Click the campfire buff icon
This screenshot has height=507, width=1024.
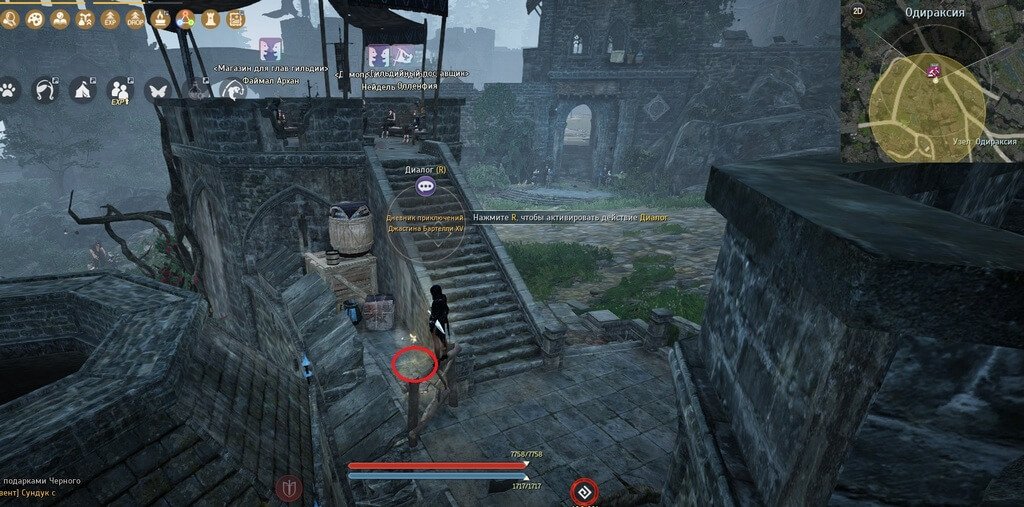point(160,17)
